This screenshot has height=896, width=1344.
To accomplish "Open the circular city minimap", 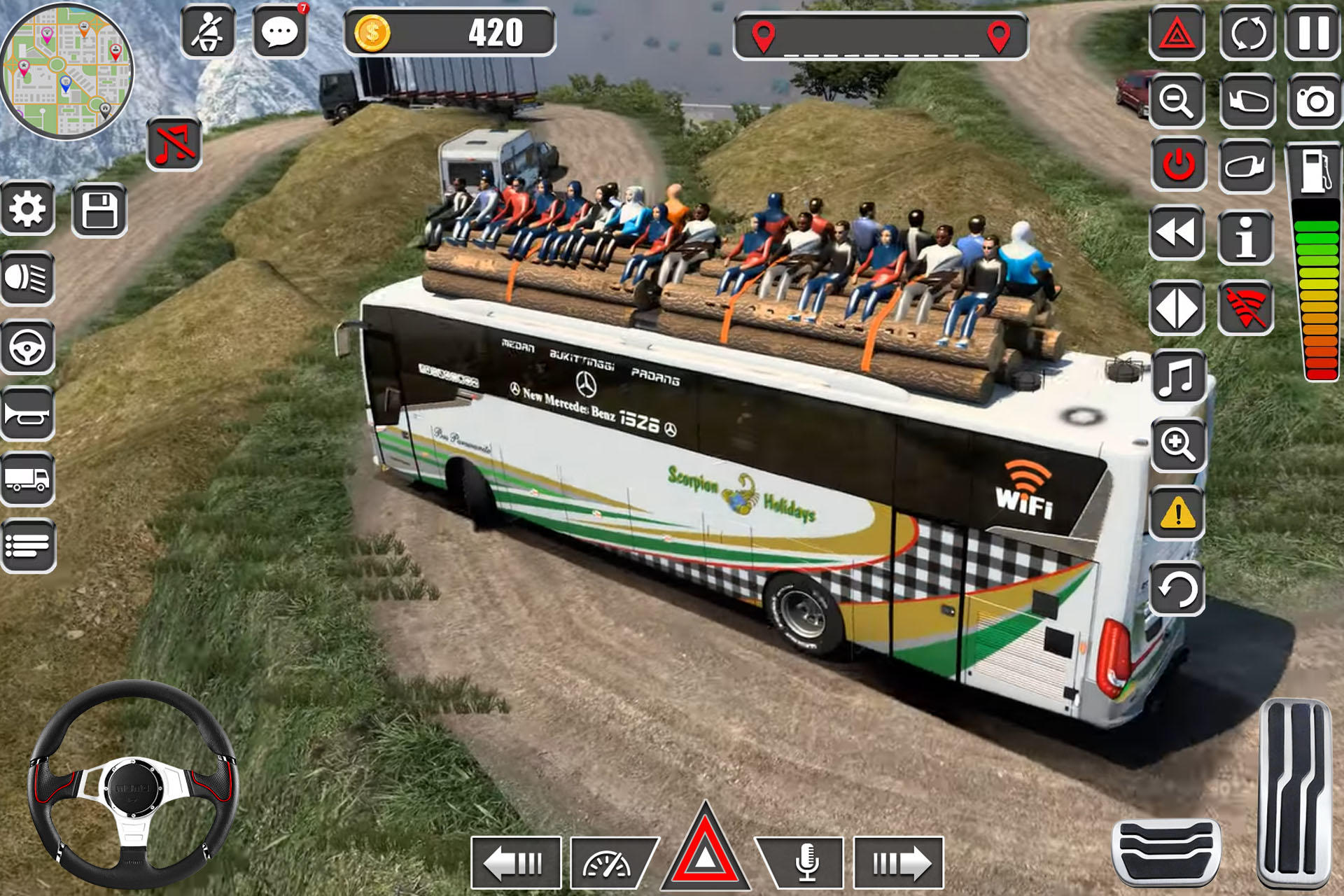I will pyautogui.click(x=66, y=71).
